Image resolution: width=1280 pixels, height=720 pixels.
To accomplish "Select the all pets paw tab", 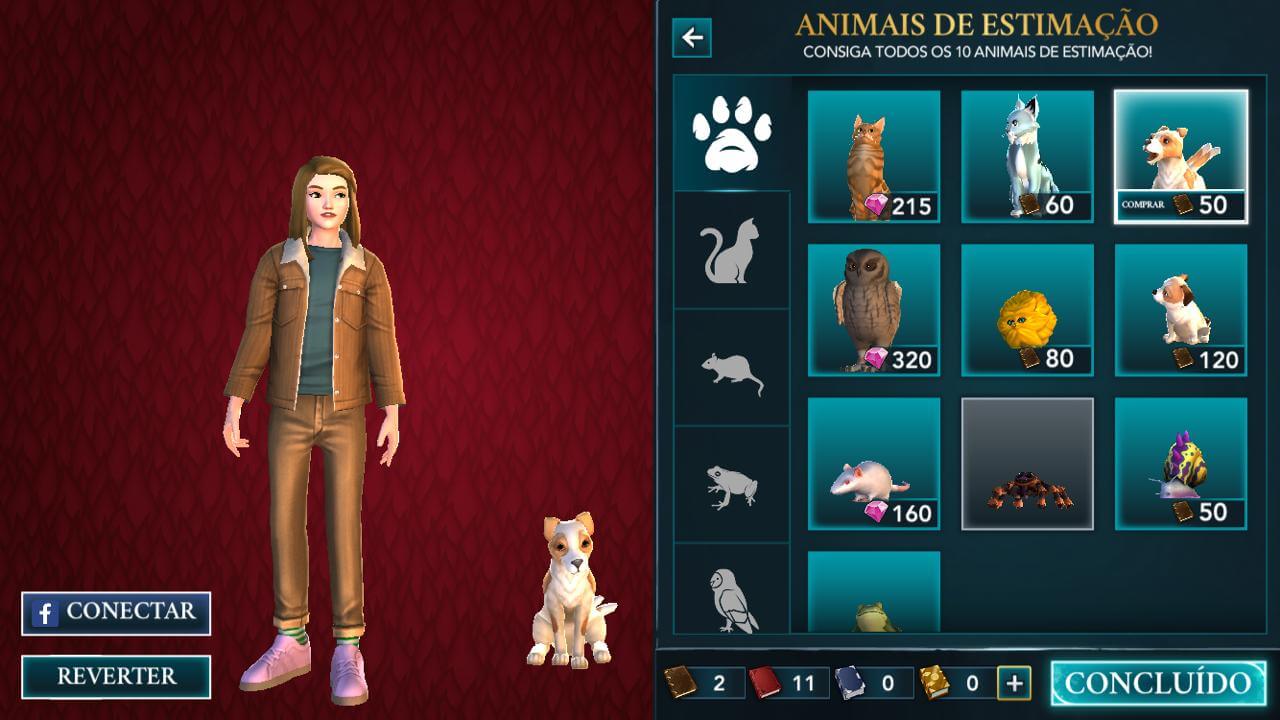I will point(732,133).
